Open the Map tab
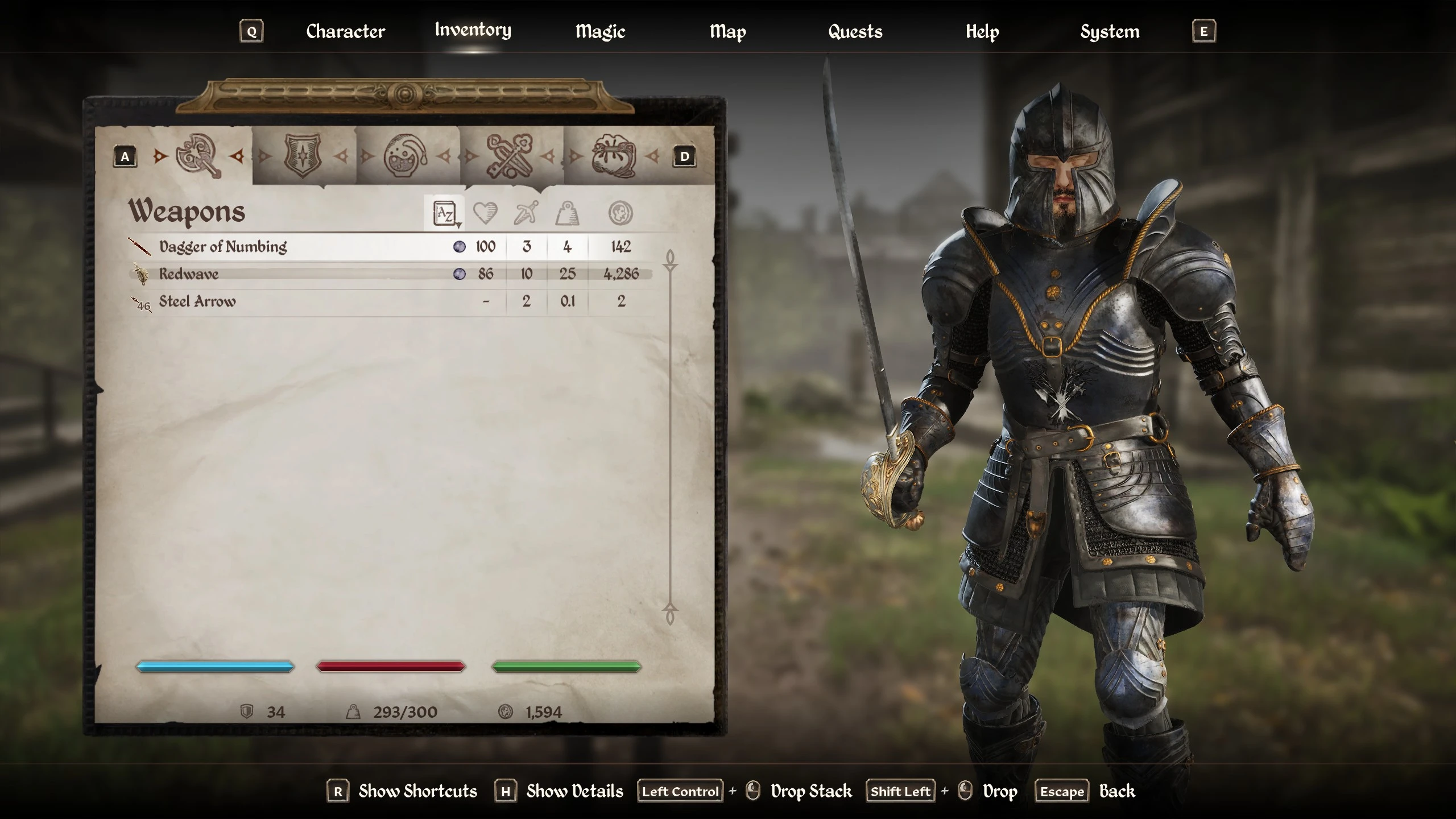The image size is (1456, 819). [x=727, y=31]
